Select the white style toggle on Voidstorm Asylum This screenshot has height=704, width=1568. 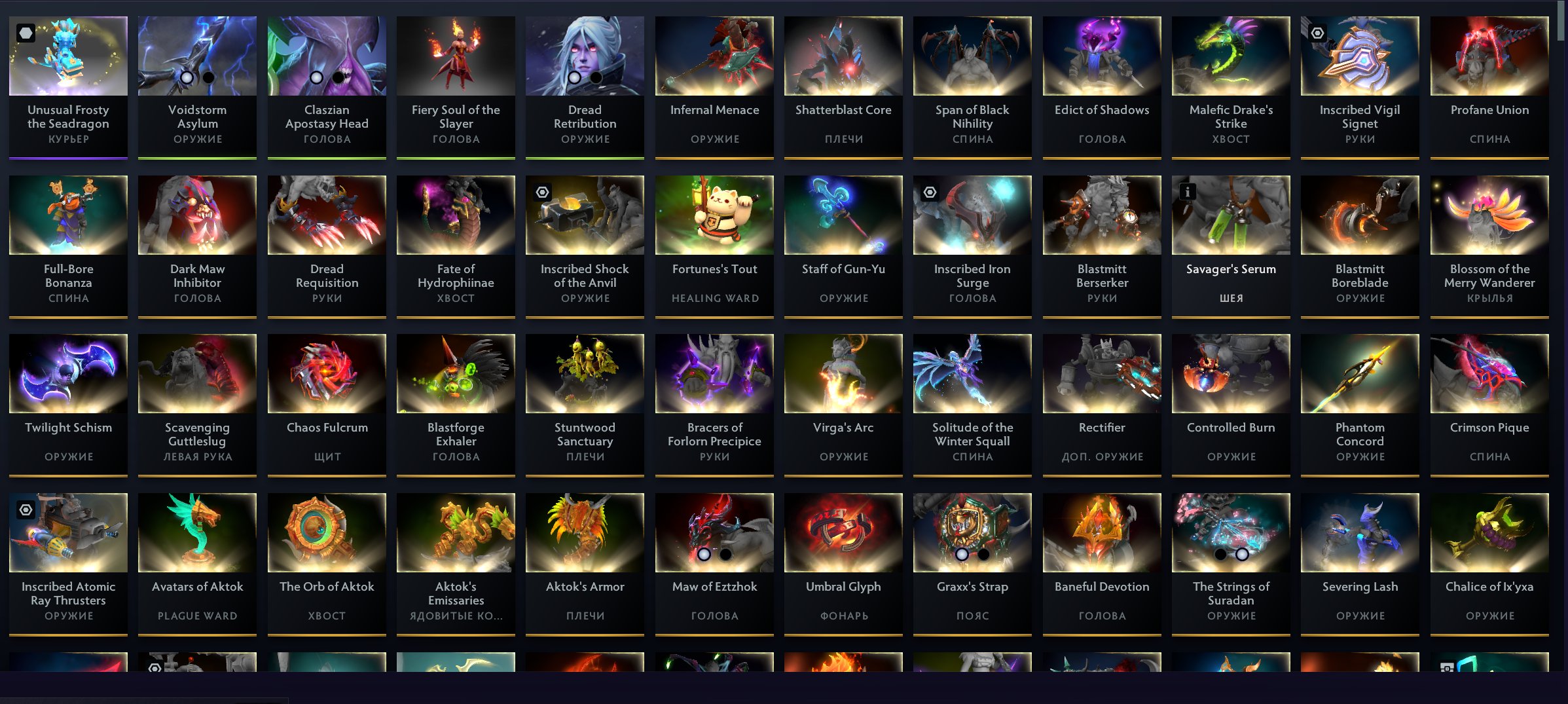tap(188, 79)
